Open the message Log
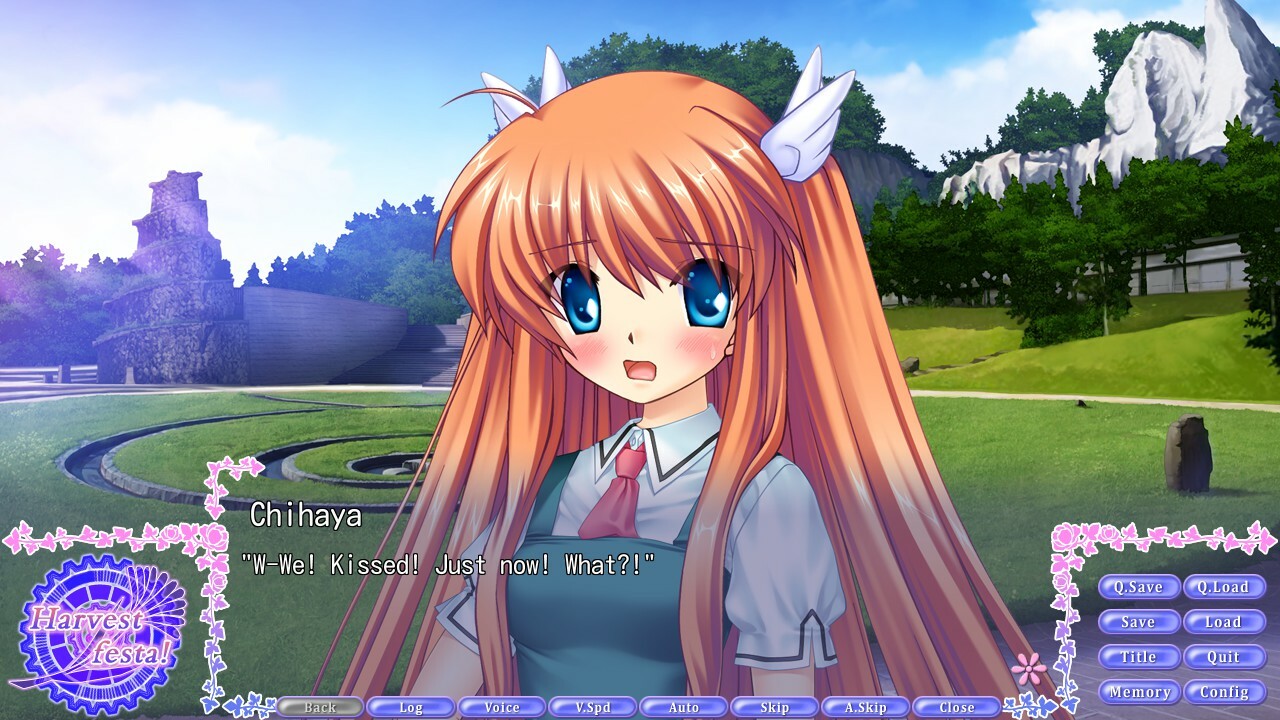The width and height of the screenshot is (1280, 720). [x=411, y=706]
